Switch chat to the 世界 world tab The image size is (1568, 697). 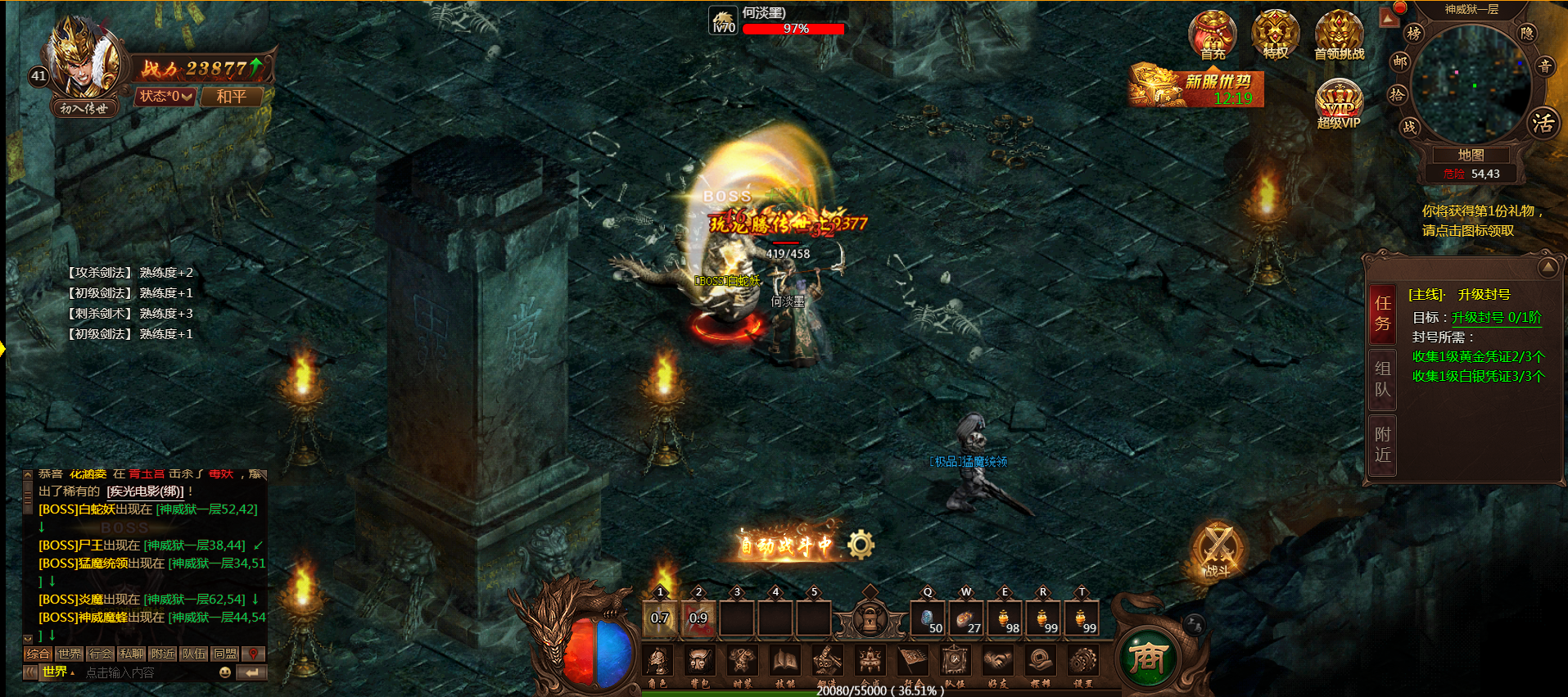pos(70,654)
